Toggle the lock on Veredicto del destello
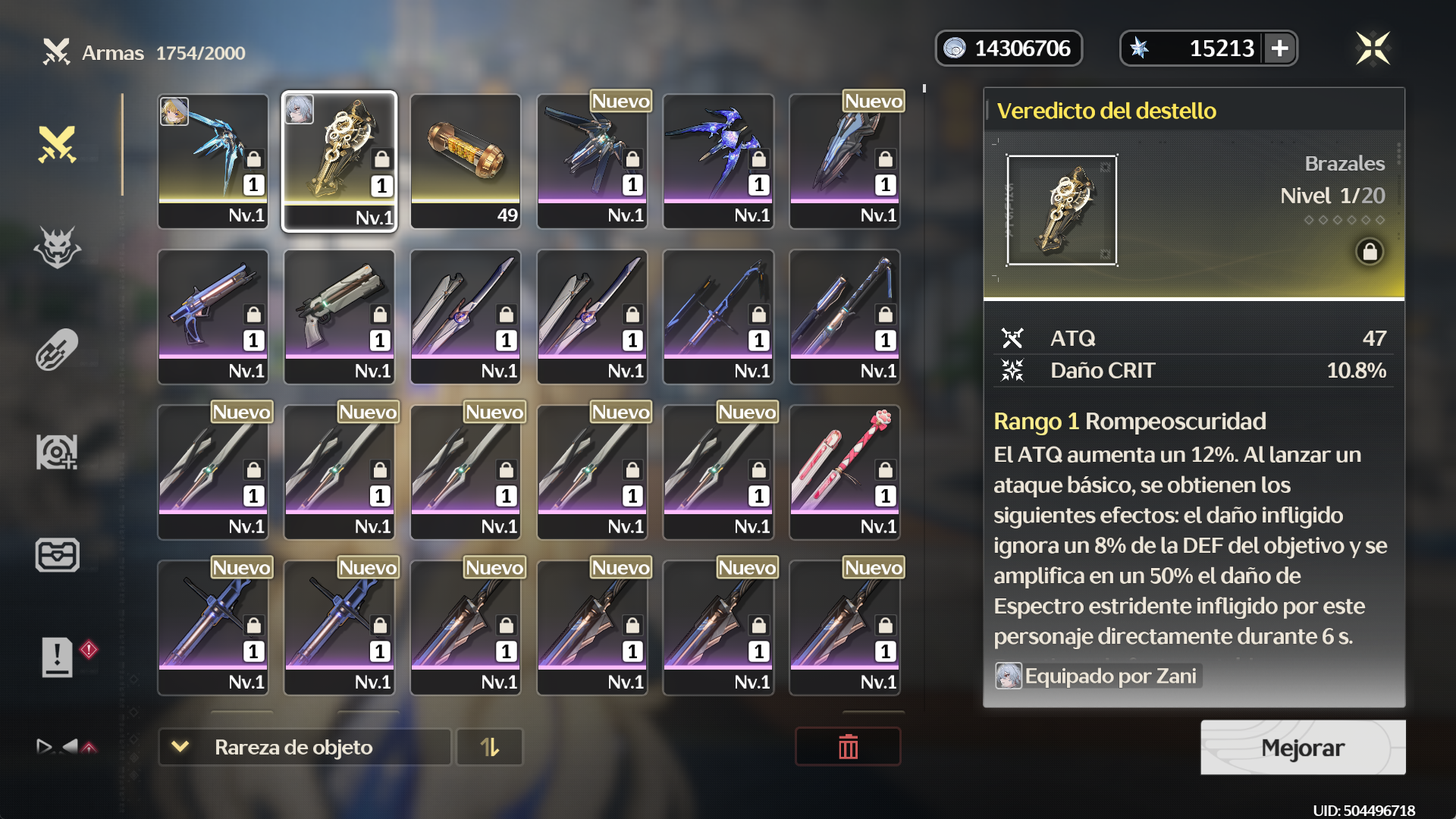This screenshot has width=1456, height=819. [1370, 252]
